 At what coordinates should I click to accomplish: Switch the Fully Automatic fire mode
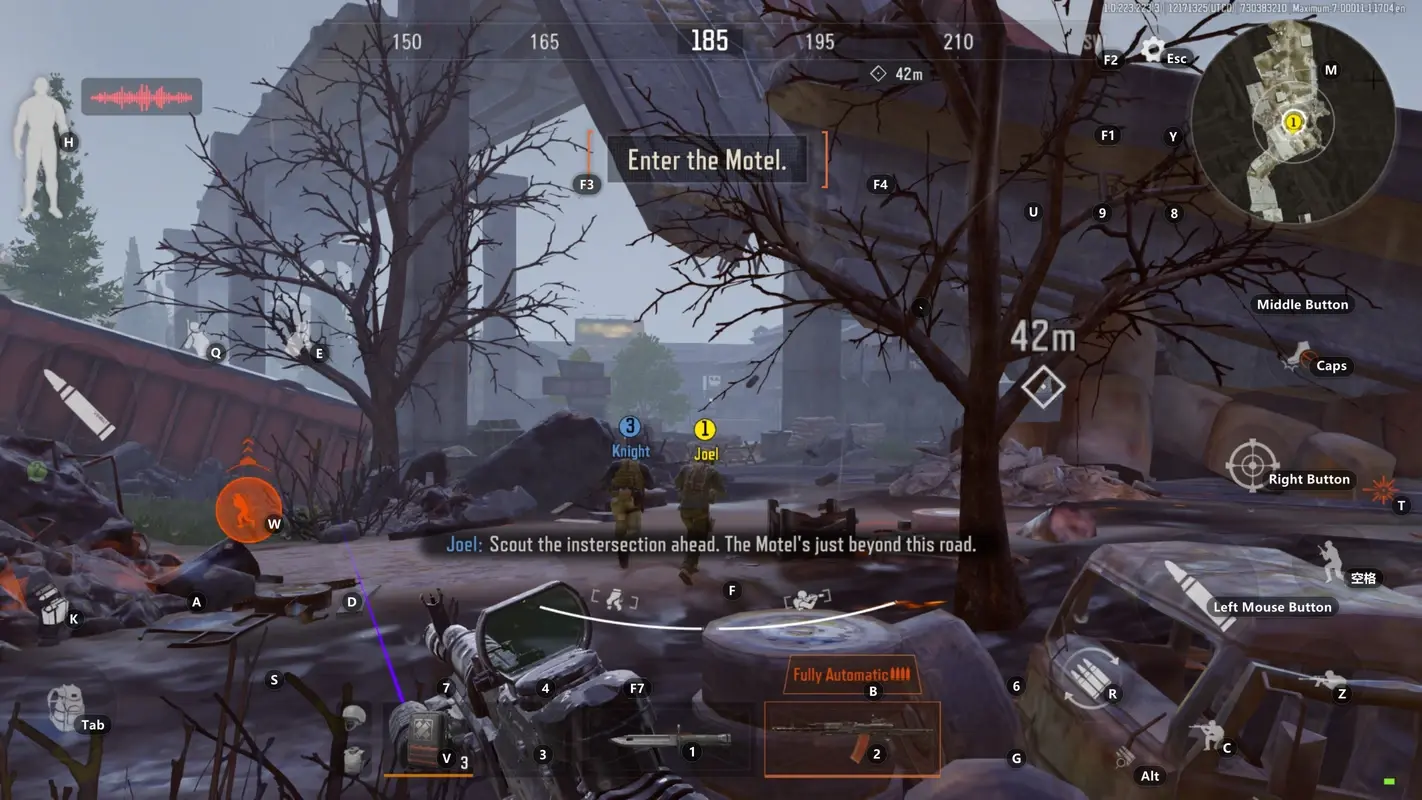click(851, 674)
